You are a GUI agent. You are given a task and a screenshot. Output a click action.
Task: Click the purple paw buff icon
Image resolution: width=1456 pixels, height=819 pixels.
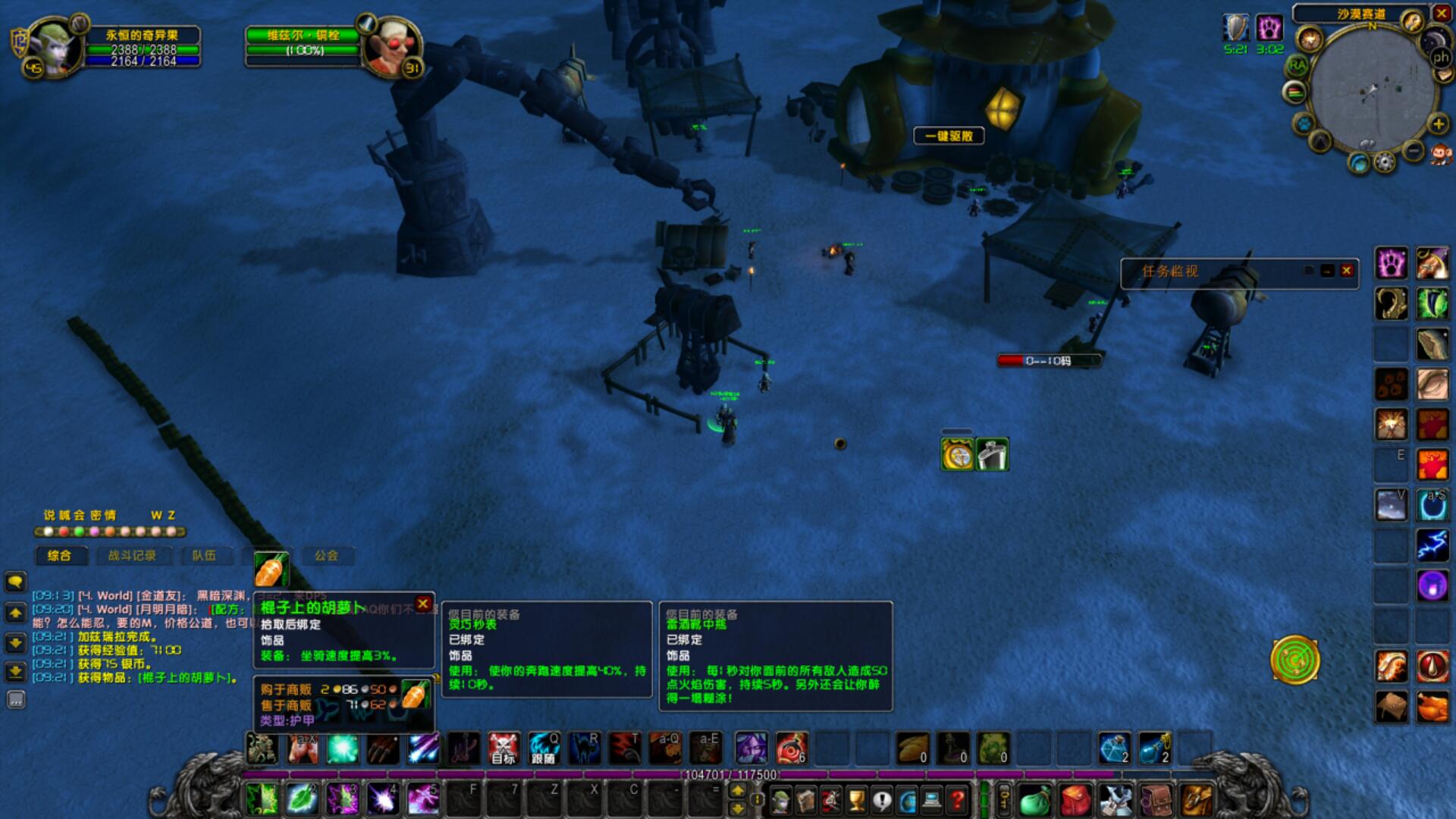point(1269,28)
